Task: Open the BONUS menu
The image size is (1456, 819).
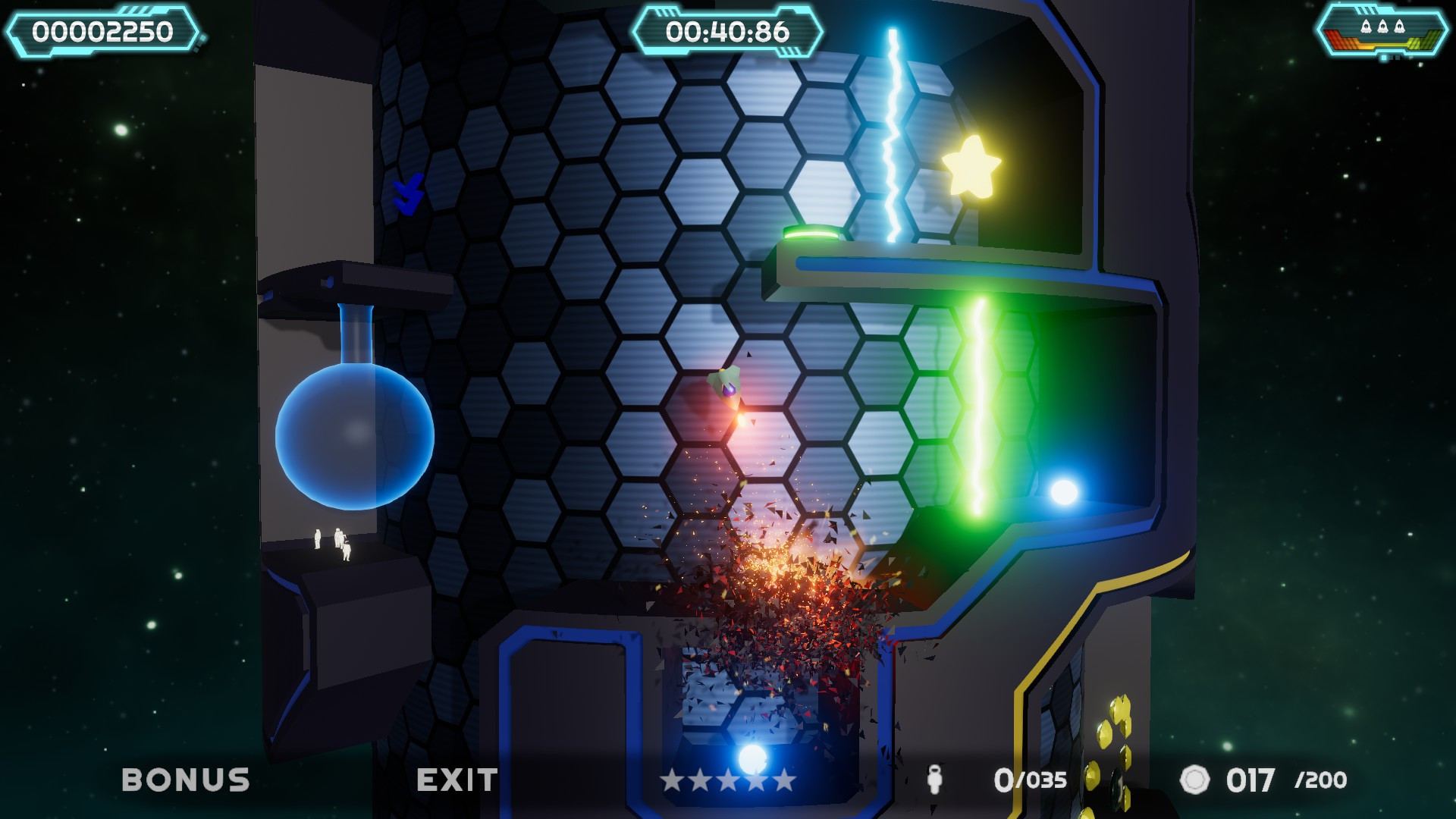Action: [x=186, y=777]
